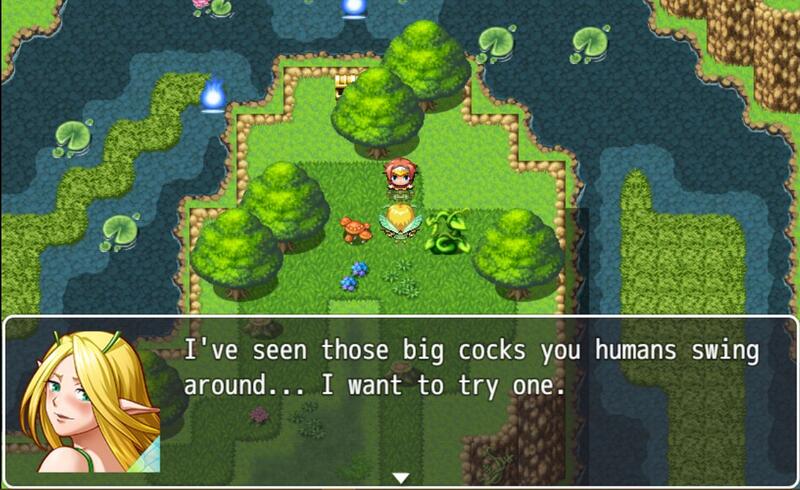800x490 pixels.
Task: Click the dialogue continue arrow
Action: click(400, 478)
